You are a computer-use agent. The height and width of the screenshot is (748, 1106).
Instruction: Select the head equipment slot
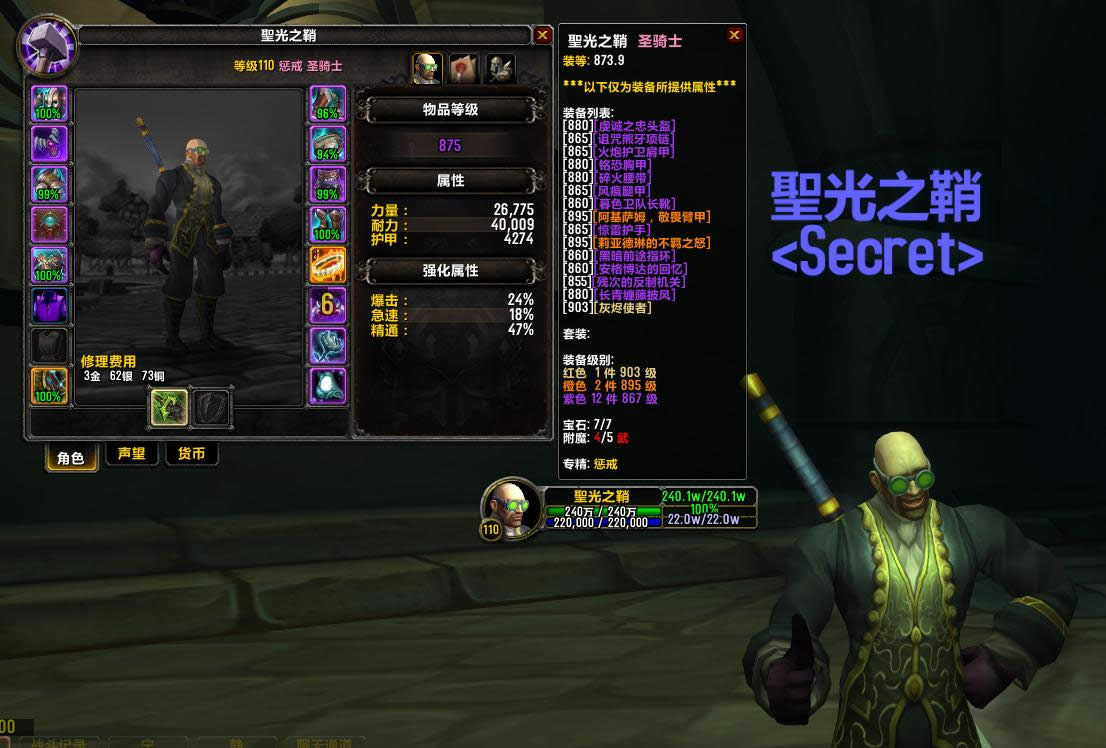pos(49,104)
